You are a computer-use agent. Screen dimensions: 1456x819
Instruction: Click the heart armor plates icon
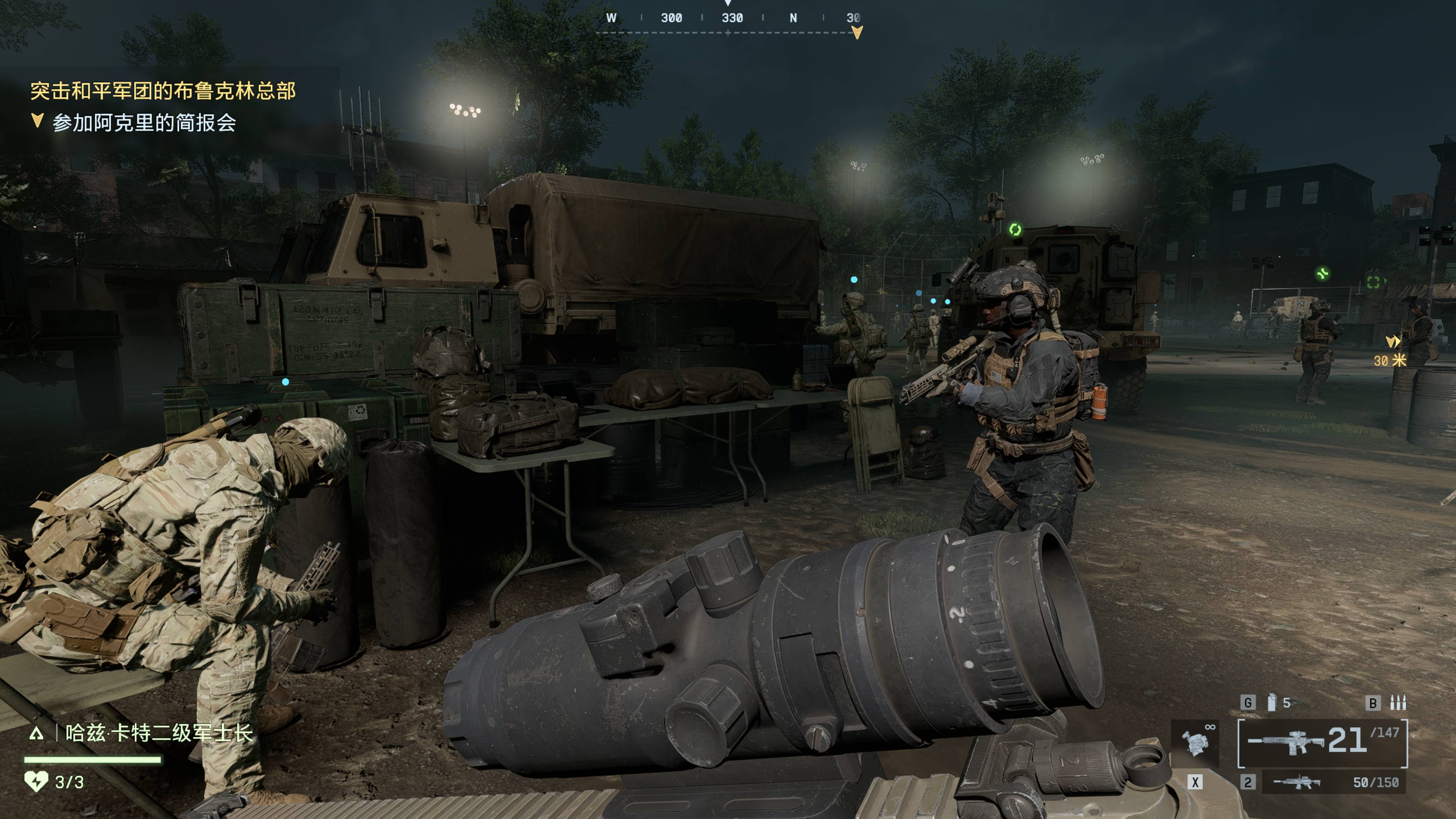point(36,782)
